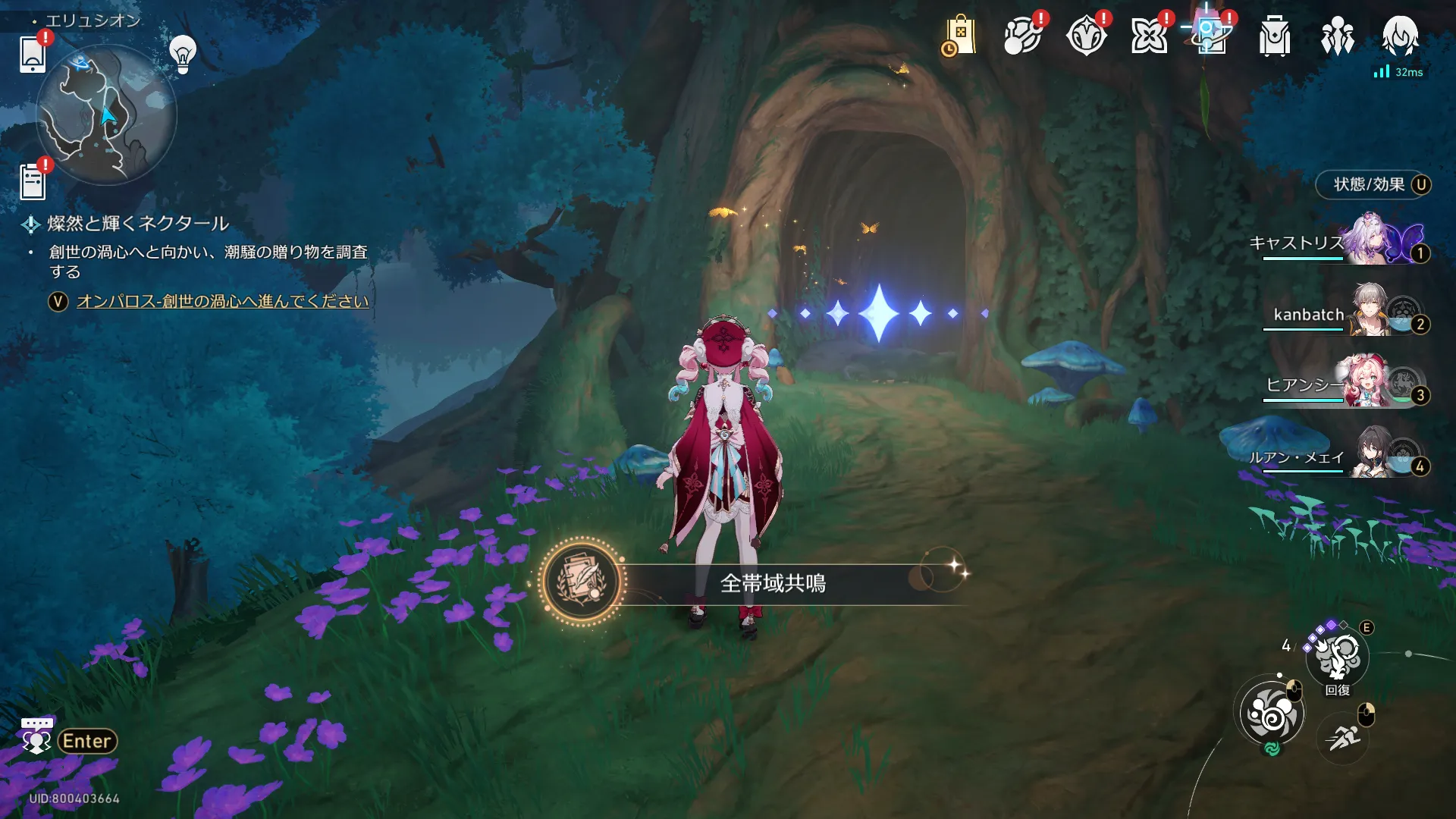1456x819 pixels.
Task: Select the 全帯域共鳴 prompt banner
Action: [772, 583]
